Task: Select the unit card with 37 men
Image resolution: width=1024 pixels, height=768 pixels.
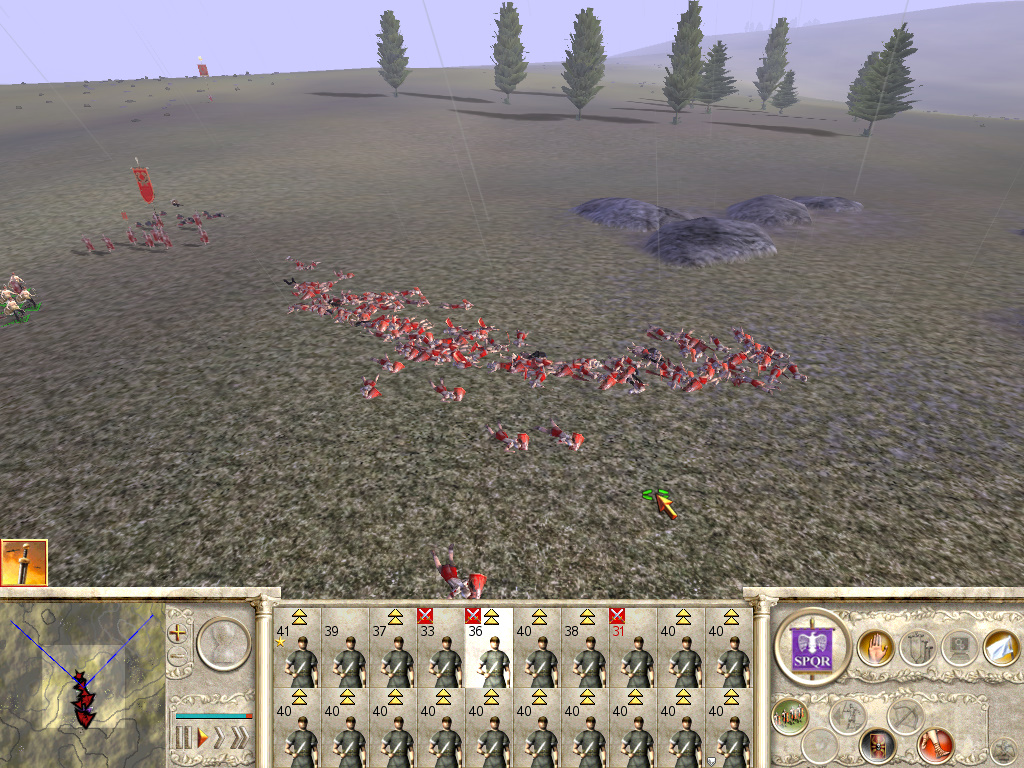Action: click(393, 648)
